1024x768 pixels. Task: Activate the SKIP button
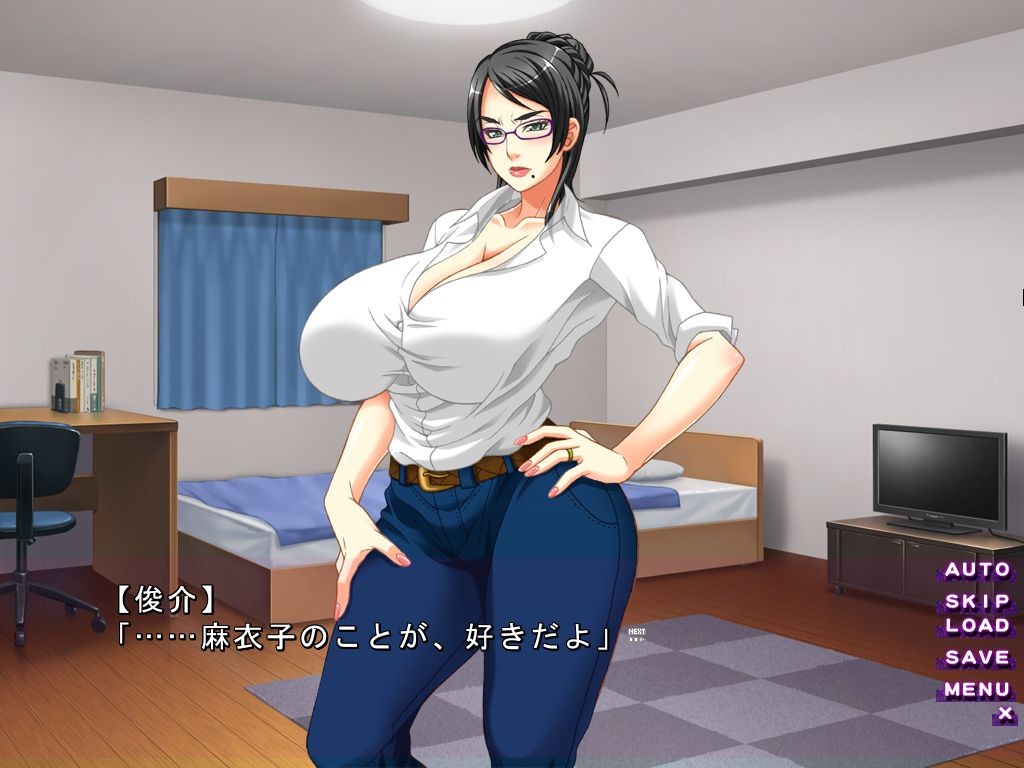(977, 602)
